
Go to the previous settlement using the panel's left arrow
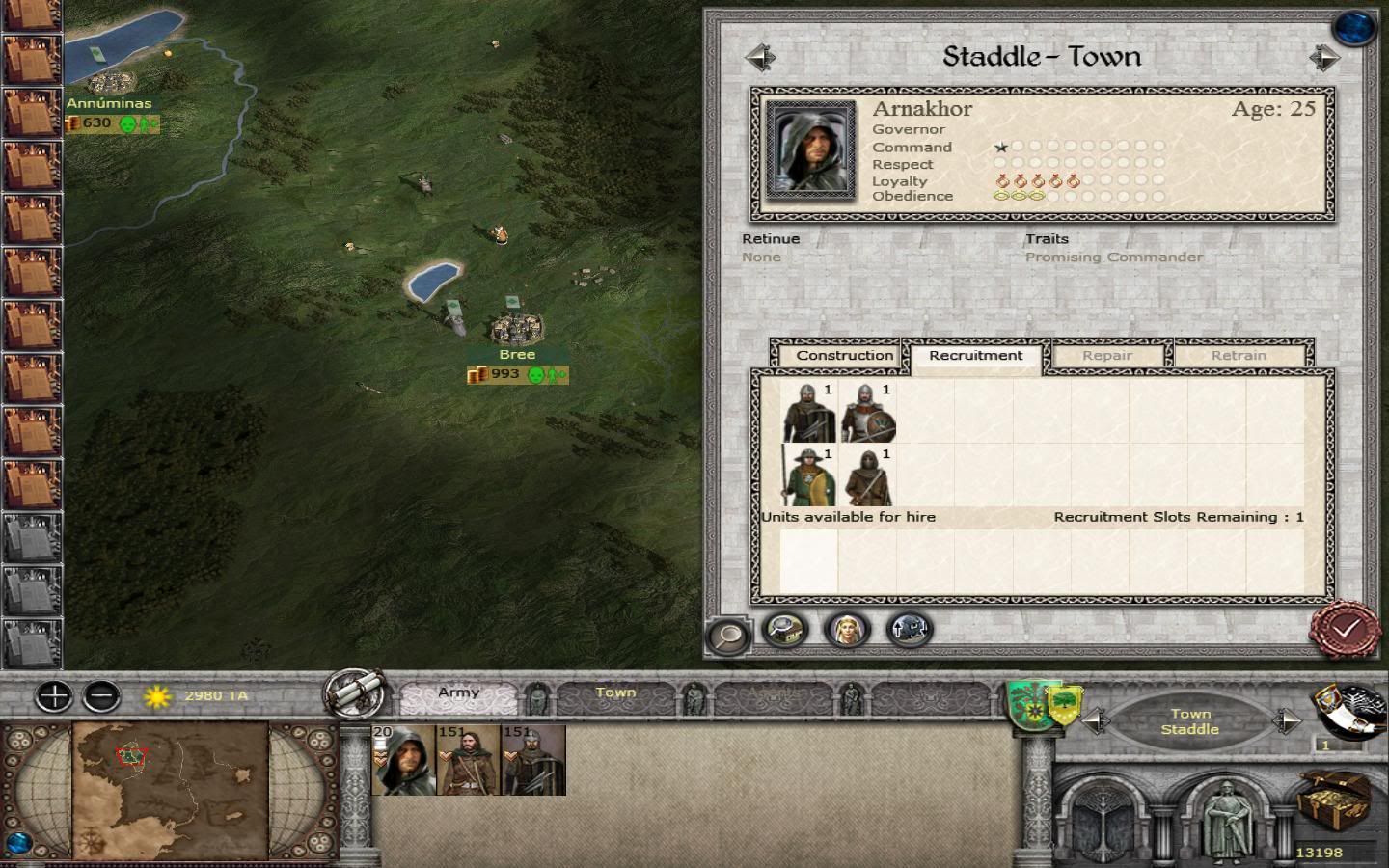click(x=760, y=58)
